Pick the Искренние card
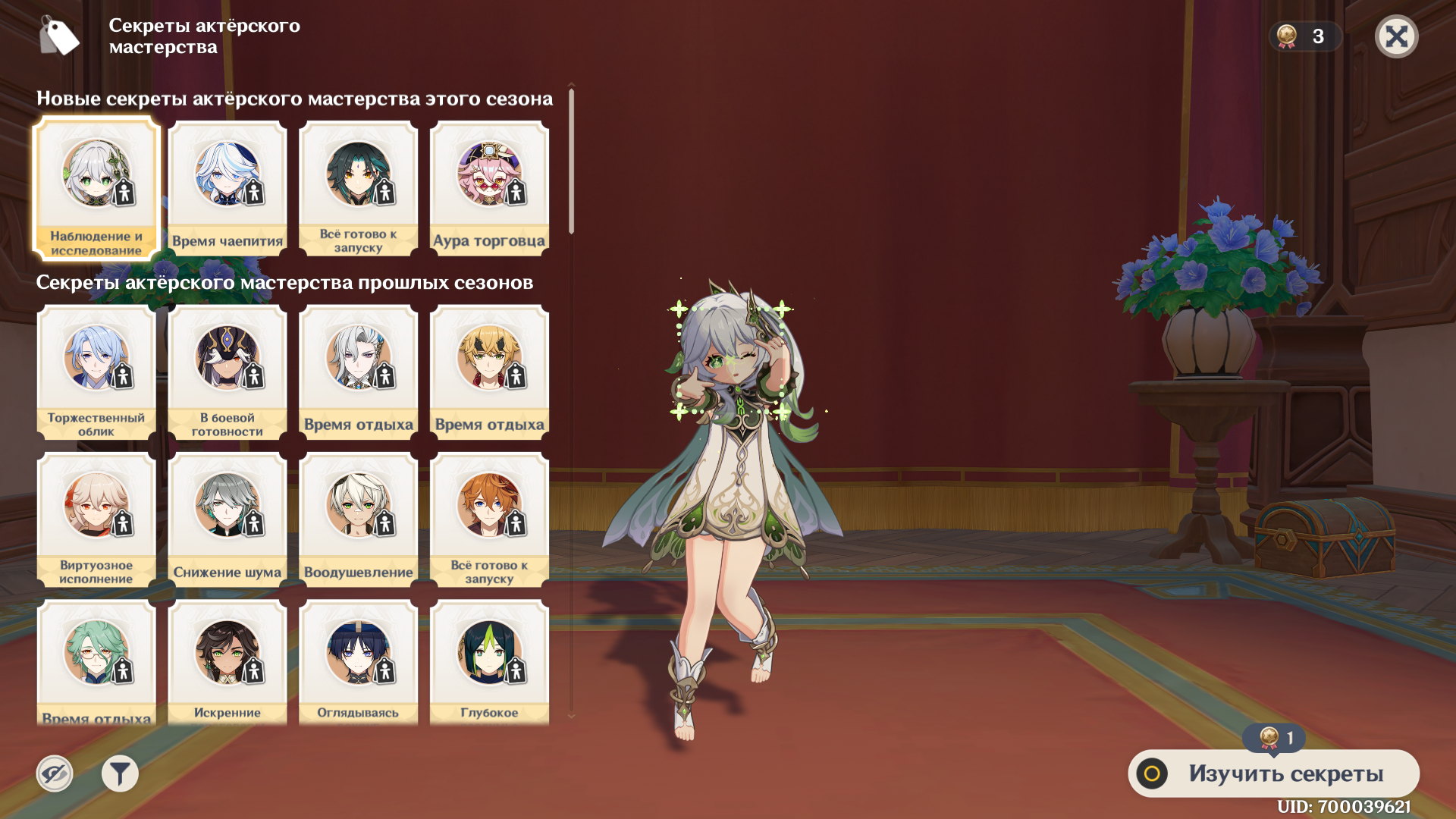The height and width of the screenshot is (819, 1456). tap(227, 662)
